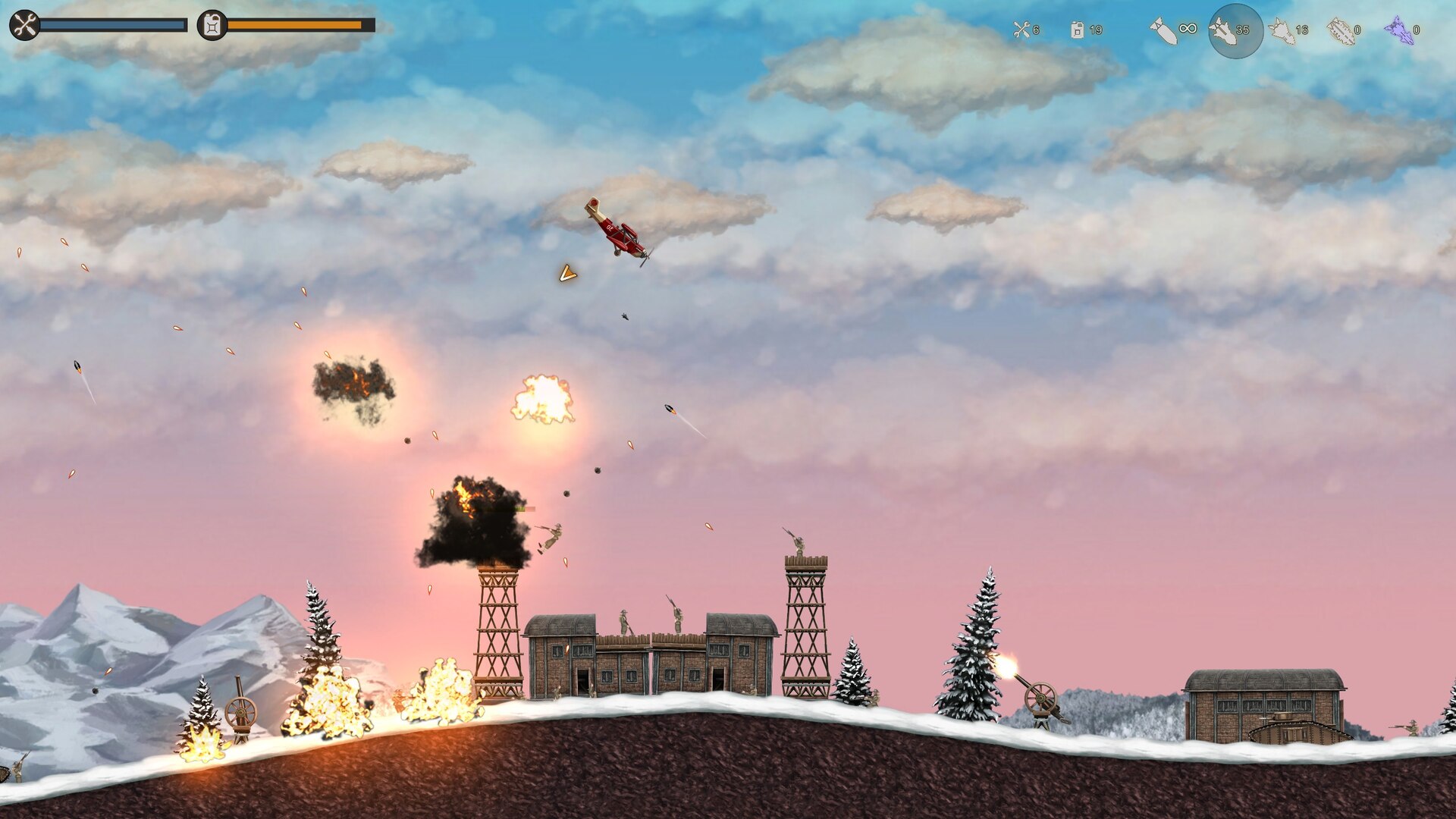Image resolution: width=1456 pixels, height=819 pixels.
Task: Select the infinite-ammo basic bomb
Action: point(1163,30)
